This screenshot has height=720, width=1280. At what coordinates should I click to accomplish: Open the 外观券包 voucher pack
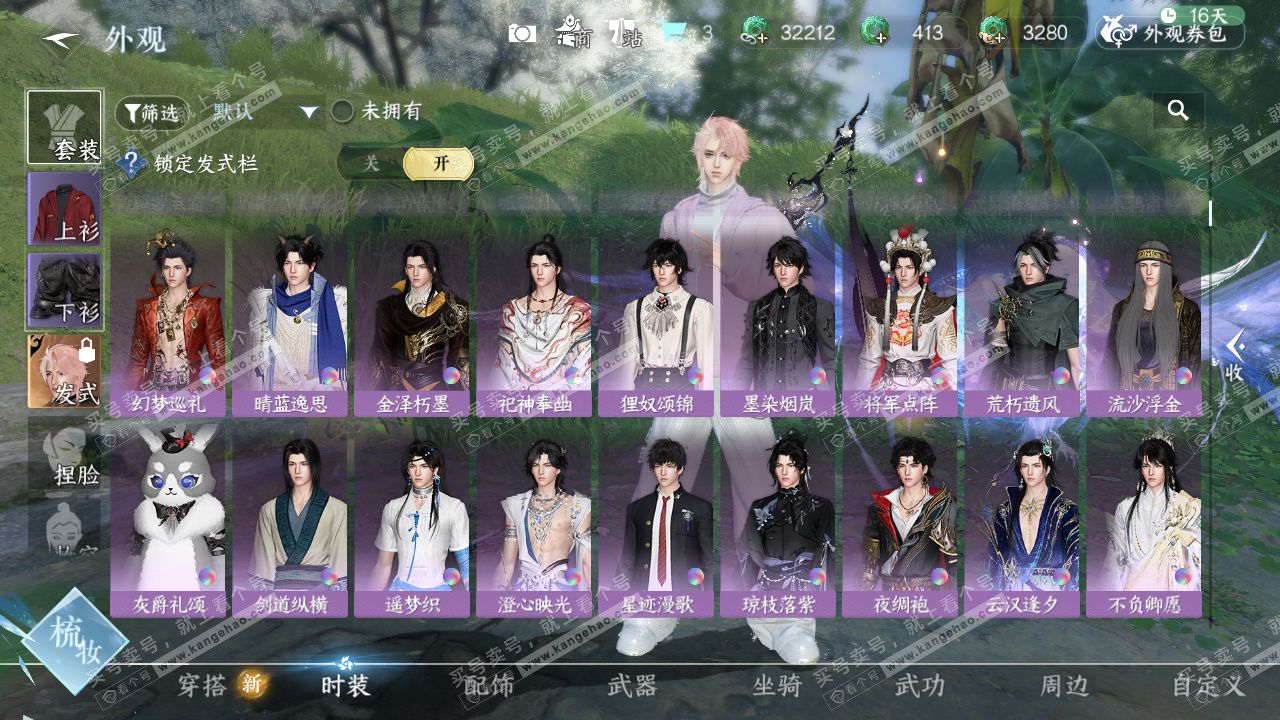click(x=1172, y=34)
